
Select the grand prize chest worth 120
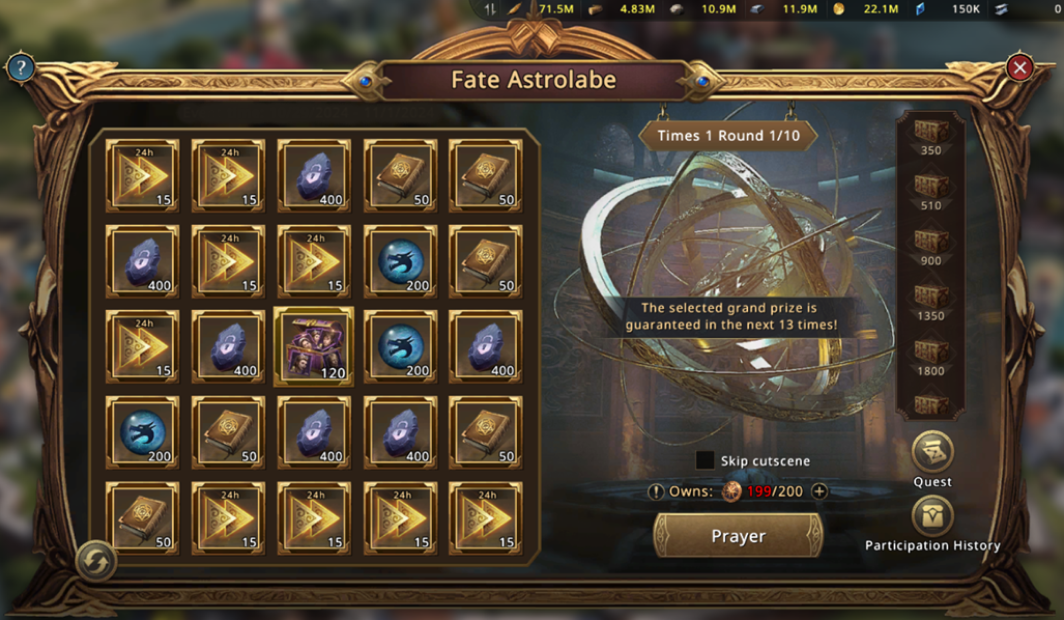pyautogui.click(x=313, y=347)
